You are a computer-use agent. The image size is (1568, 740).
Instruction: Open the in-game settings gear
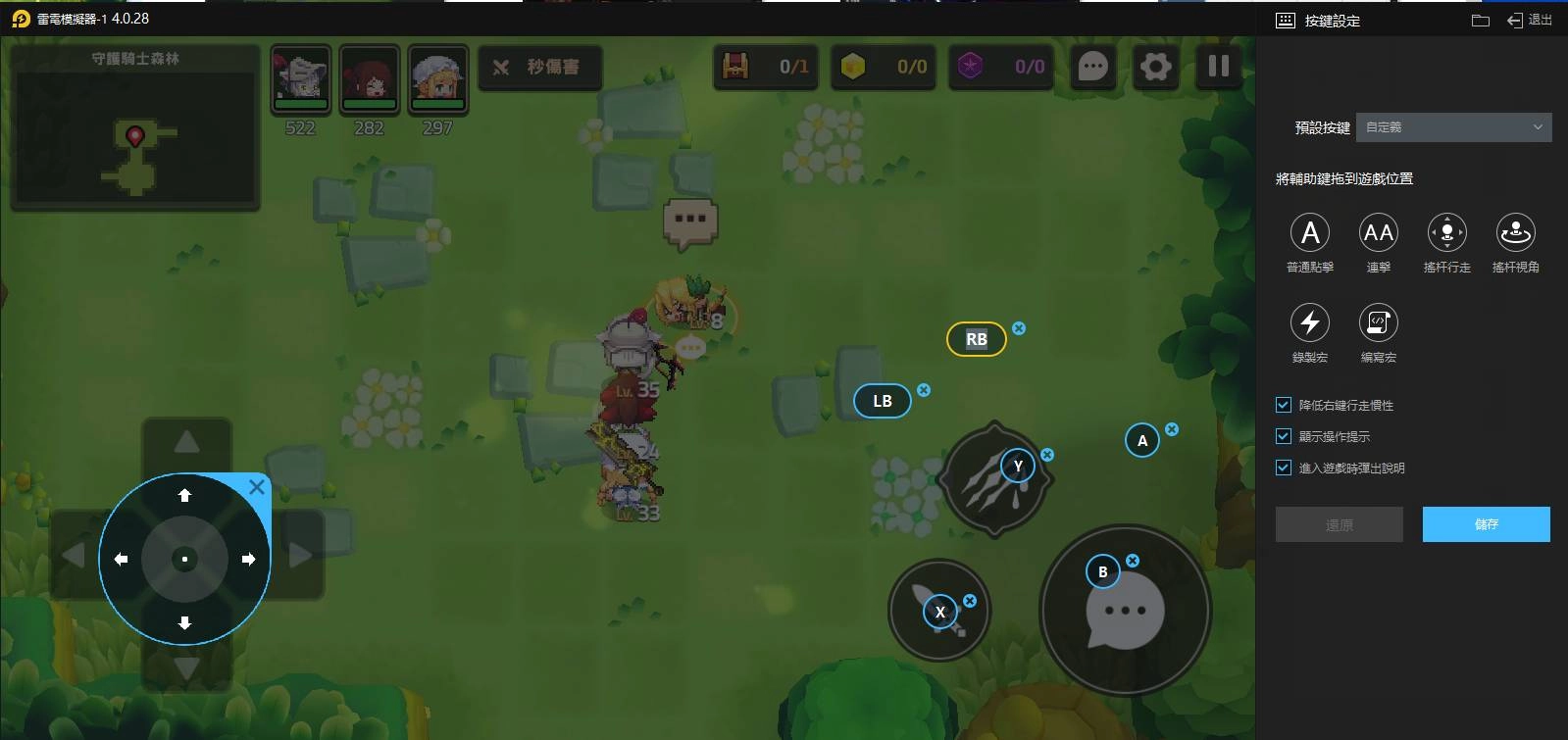click(x=1155, y=67)
